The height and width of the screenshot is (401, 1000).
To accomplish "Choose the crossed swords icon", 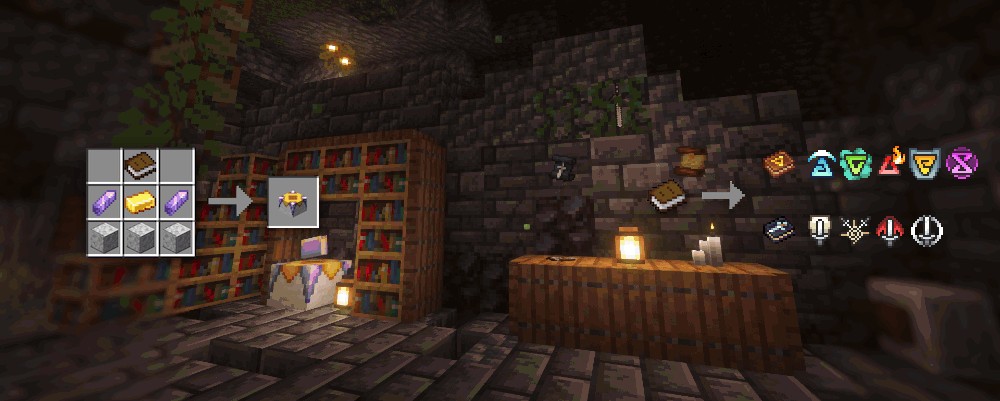I will click(856, 230).
